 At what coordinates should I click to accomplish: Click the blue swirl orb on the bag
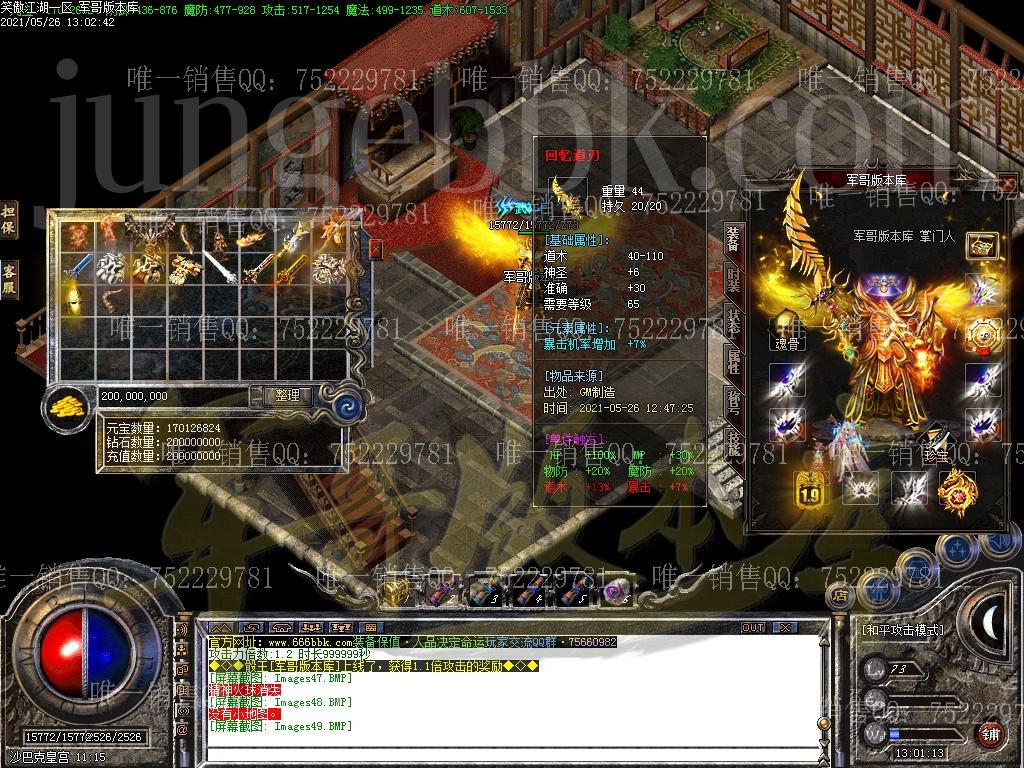click(x=347, y=406)
